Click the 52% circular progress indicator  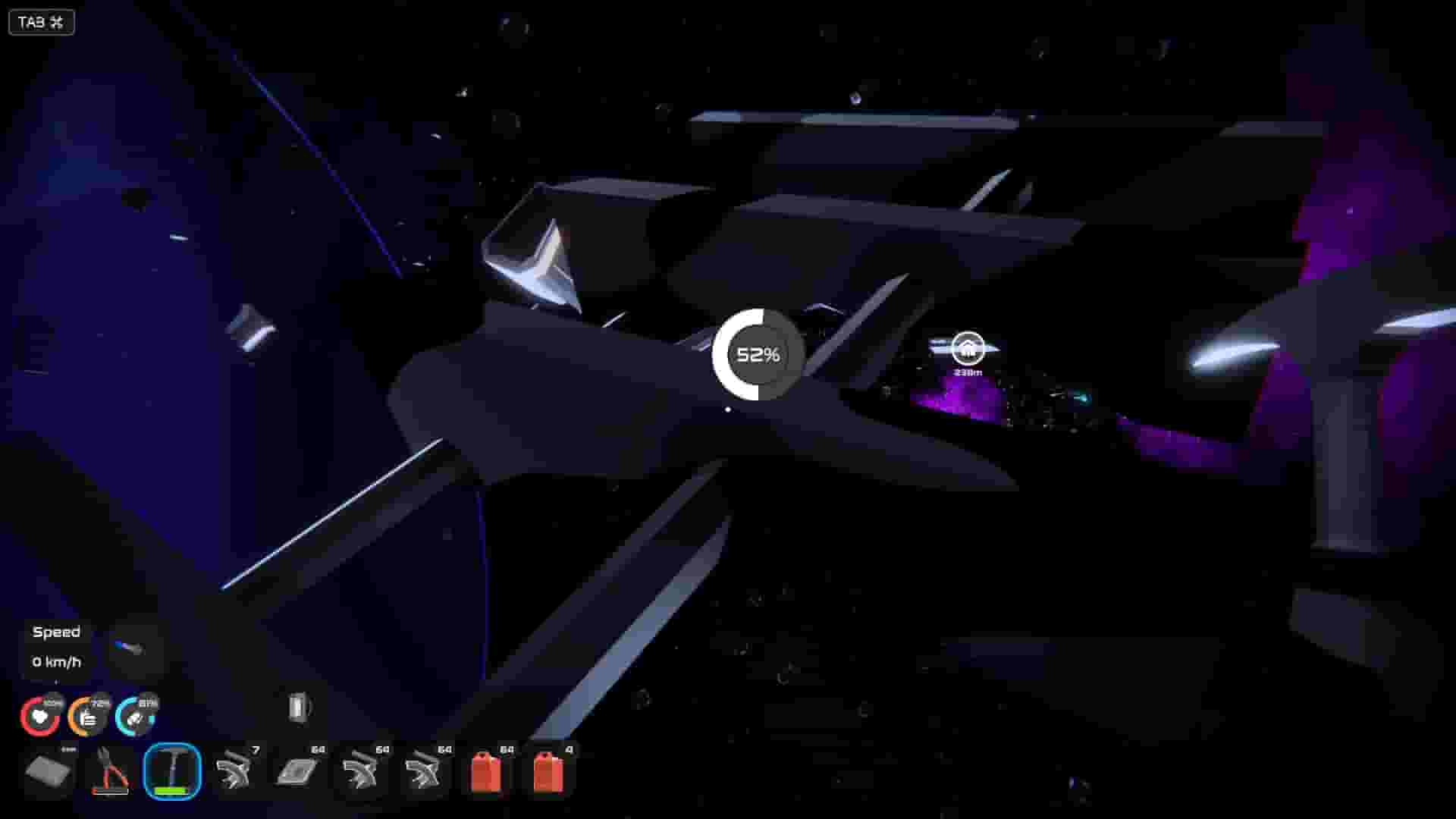758,353
